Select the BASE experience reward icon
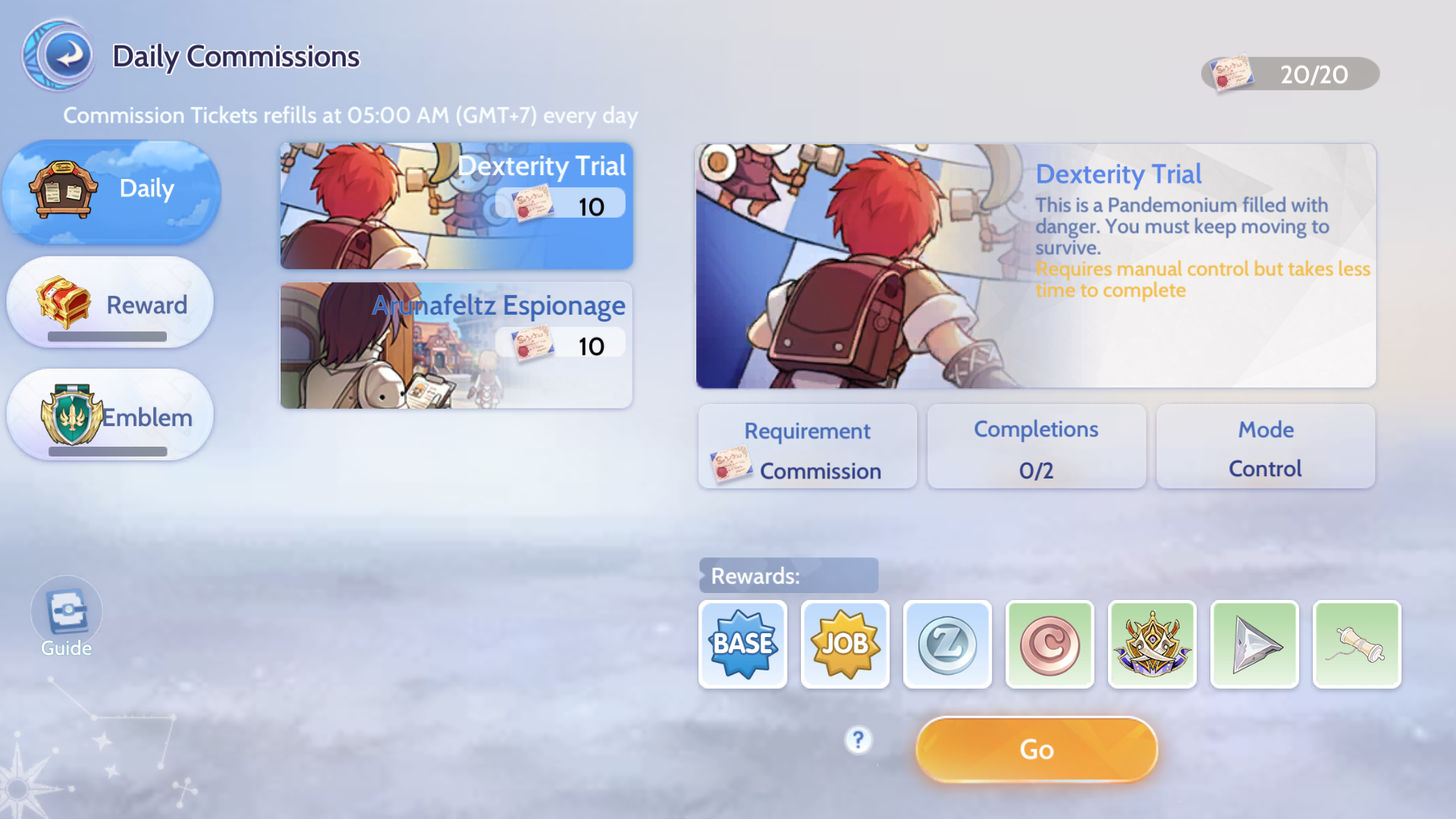 click(x=742, y=644)
